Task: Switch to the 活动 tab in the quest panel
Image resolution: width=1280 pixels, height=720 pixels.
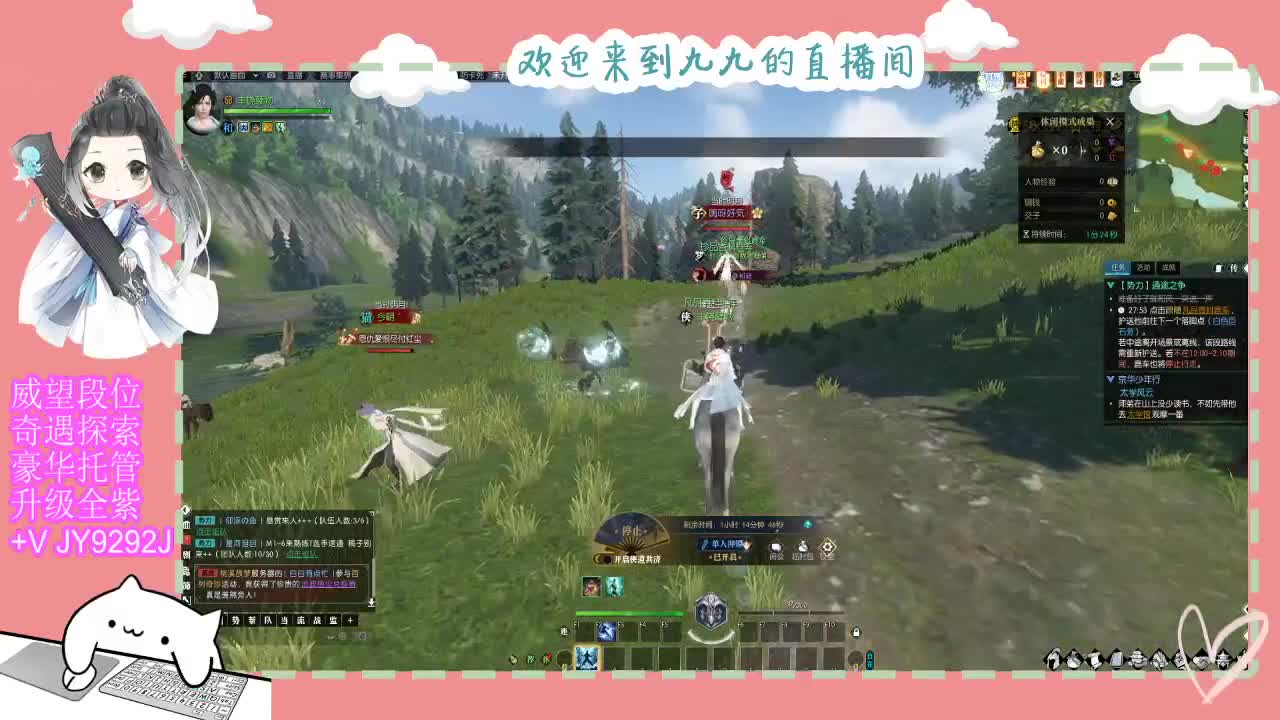Action: 1145,267
